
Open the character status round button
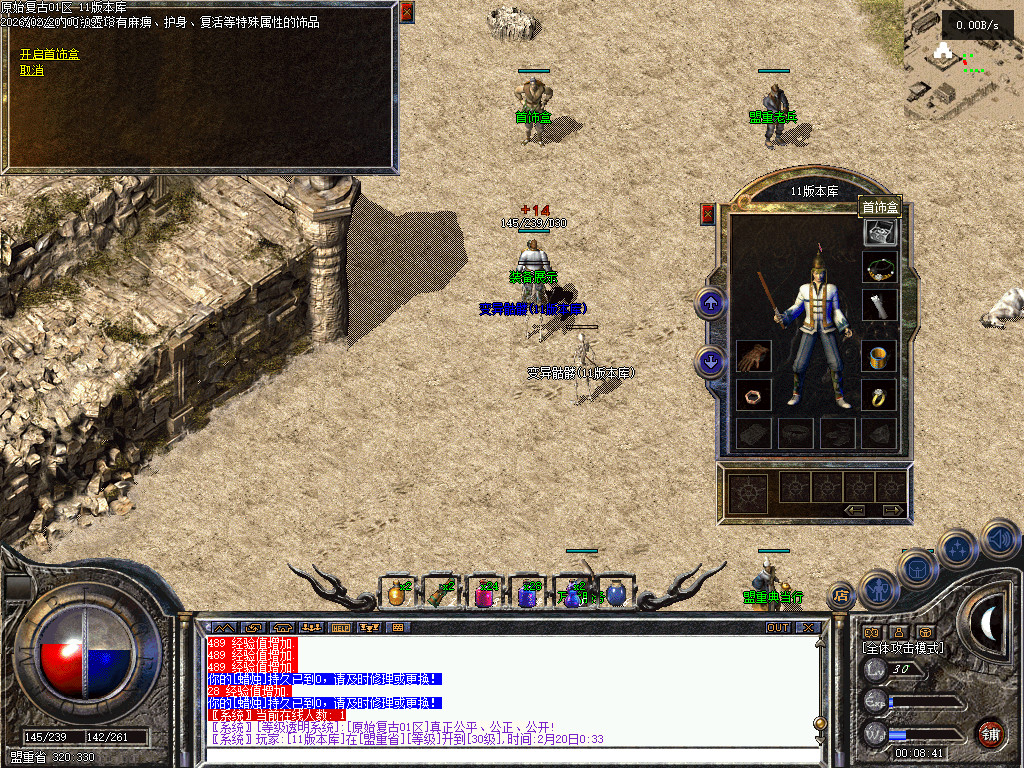tap(878, 589)
